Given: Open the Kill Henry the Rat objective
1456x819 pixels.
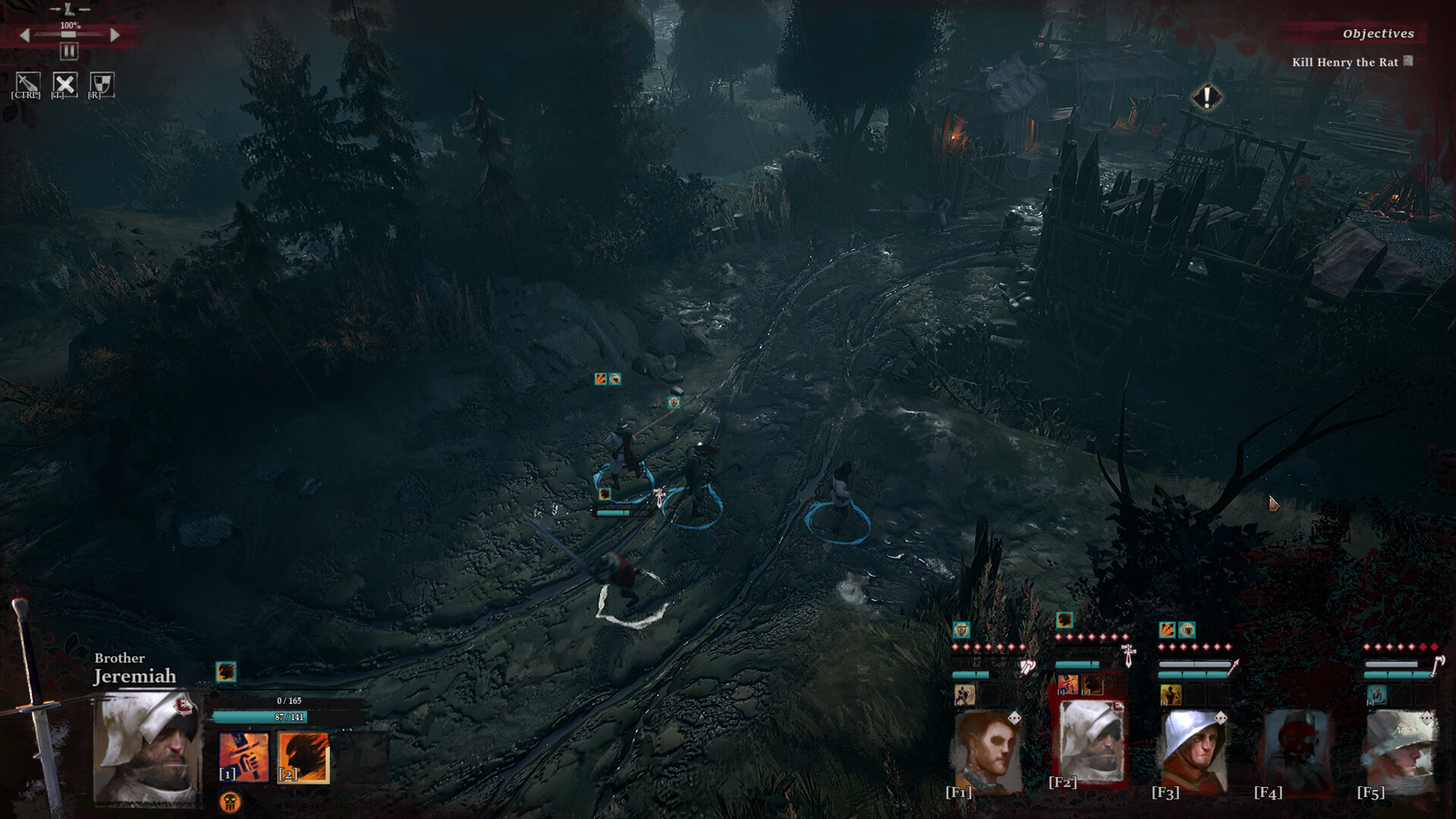Looking at the screenshot, I should (1345, 62).
